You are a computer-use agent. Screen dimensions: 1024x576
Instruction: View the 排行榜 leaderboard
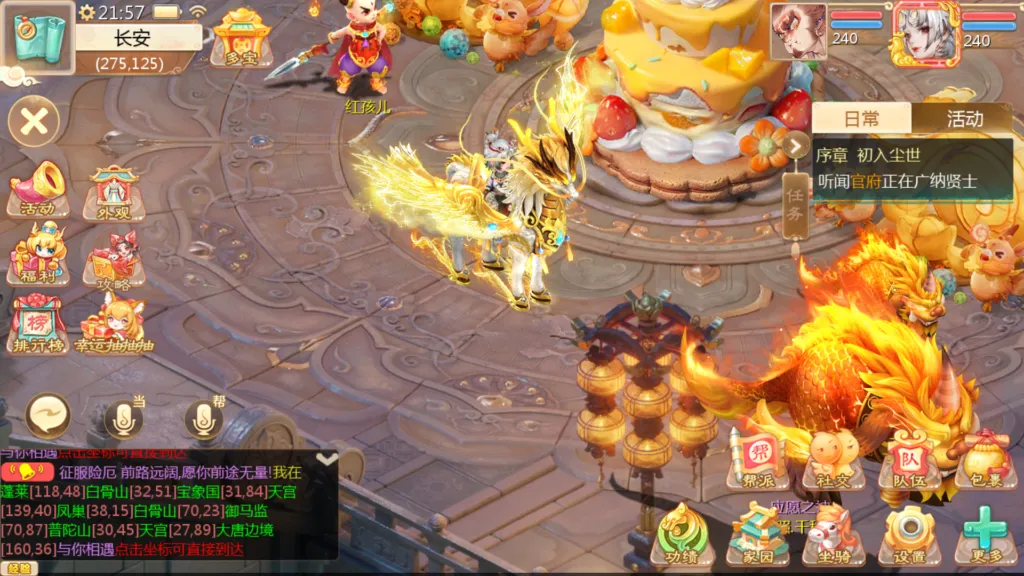[x=37, y=322]
